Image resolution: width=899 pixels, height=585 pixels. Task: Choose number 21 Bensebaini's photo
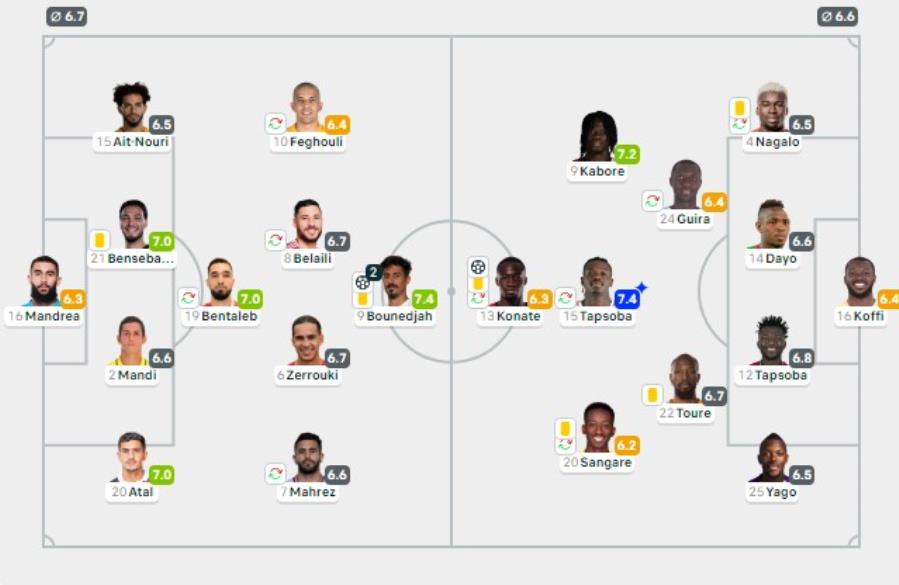133,225
